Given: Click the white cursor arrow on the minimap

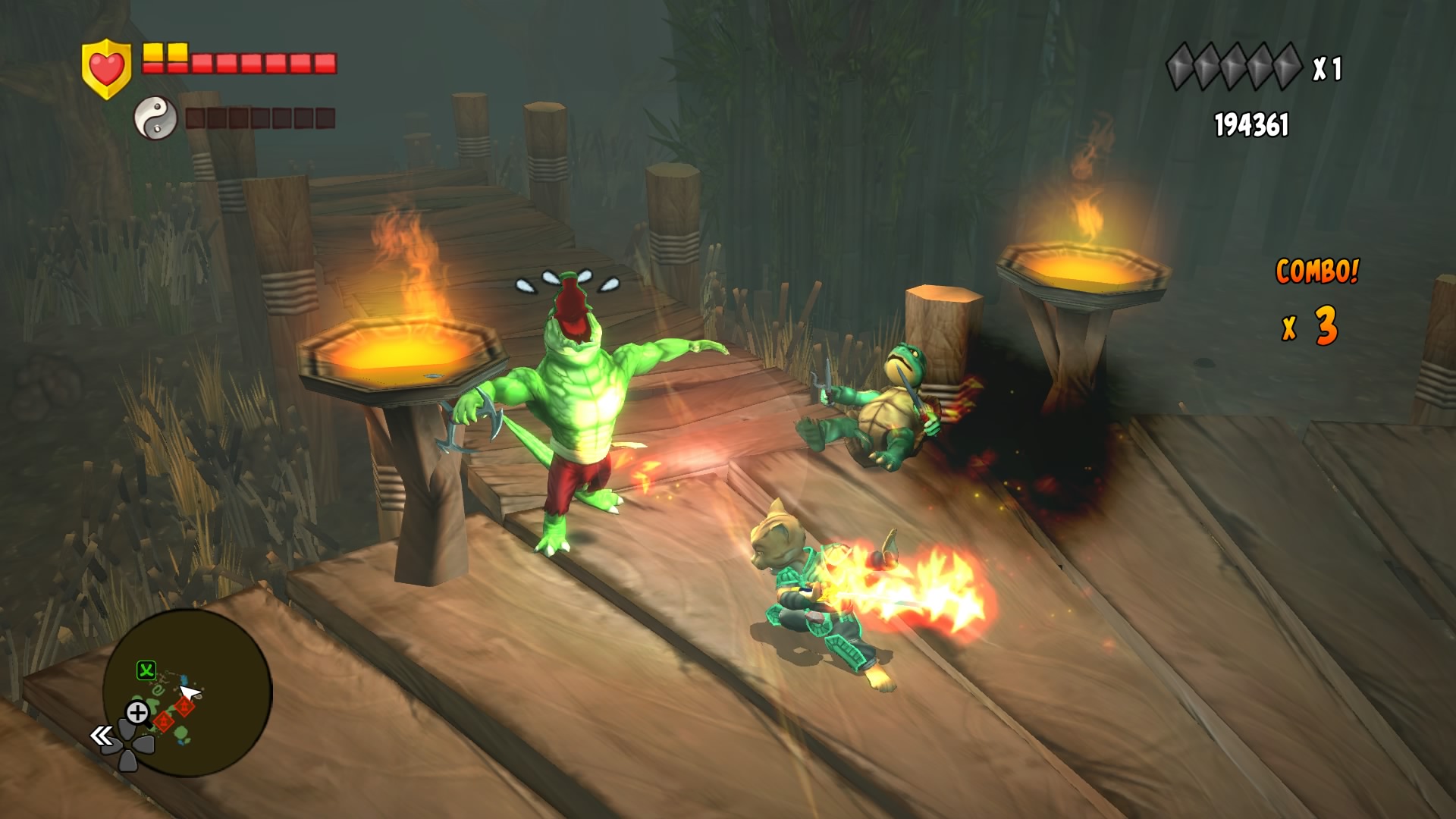Looking at the screenshot, I should click(x=188, y=692).
